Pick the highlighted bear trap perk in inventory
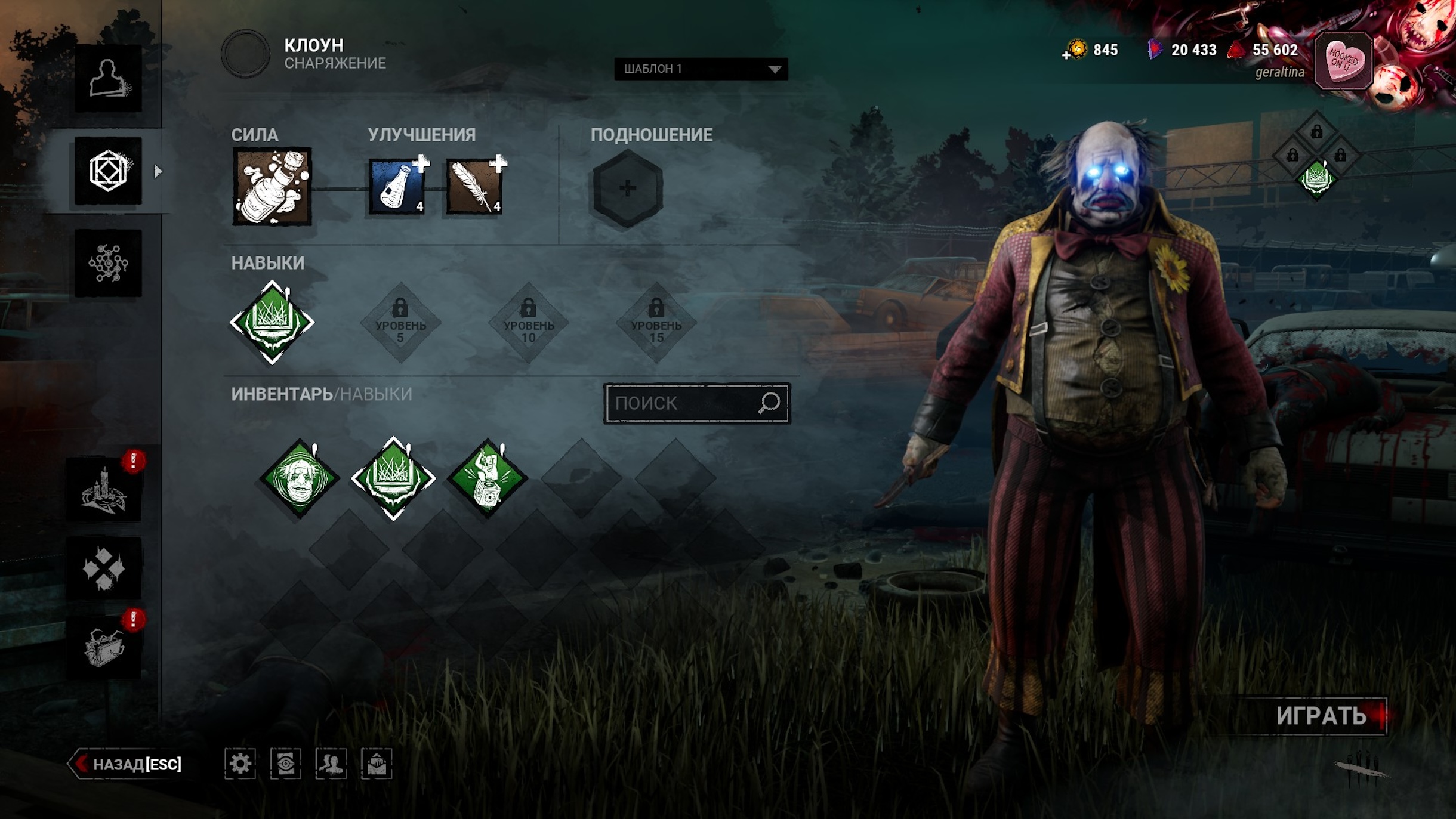 (393, 478)
